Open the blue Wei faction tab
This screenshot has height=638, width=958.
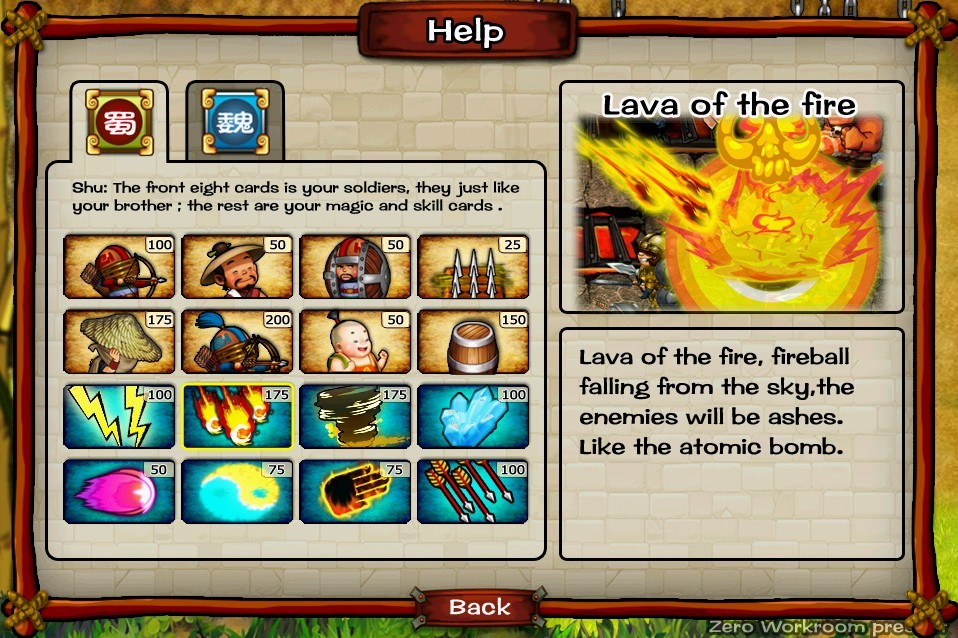pos(235,119)
